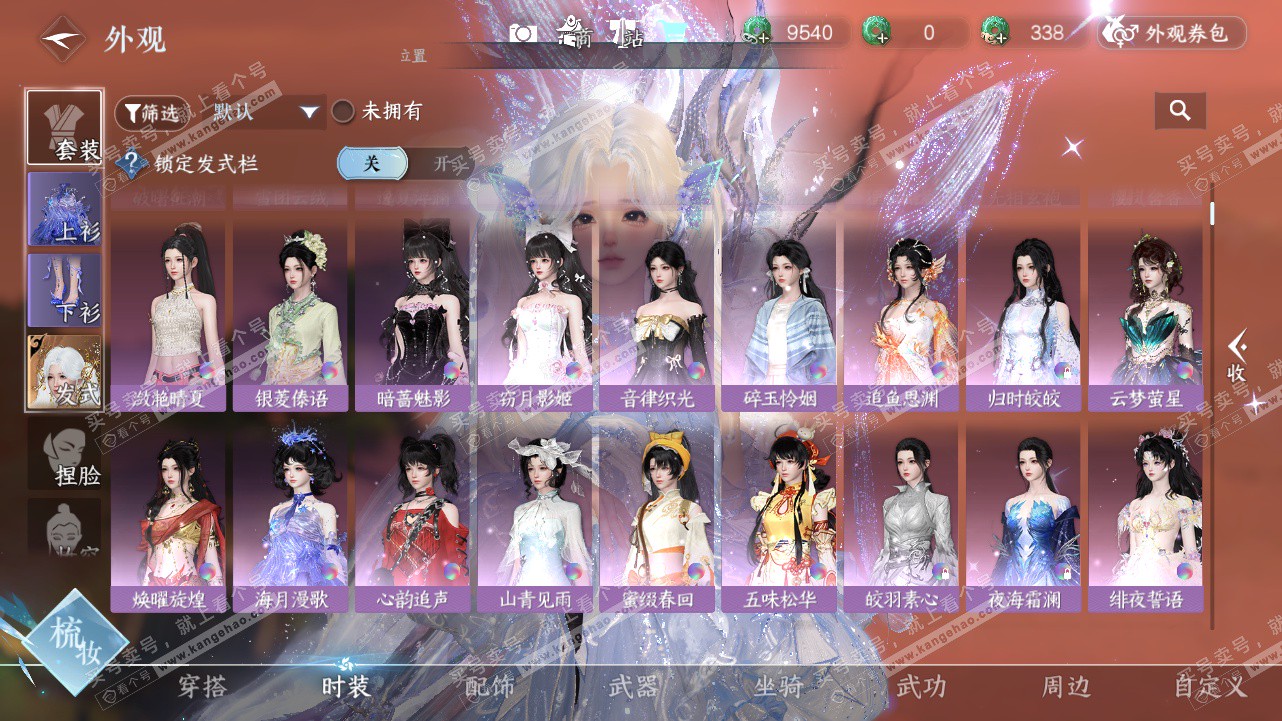
Task: Switch to the 穿搭 bottom tab
Action: (x=202, y=687)
